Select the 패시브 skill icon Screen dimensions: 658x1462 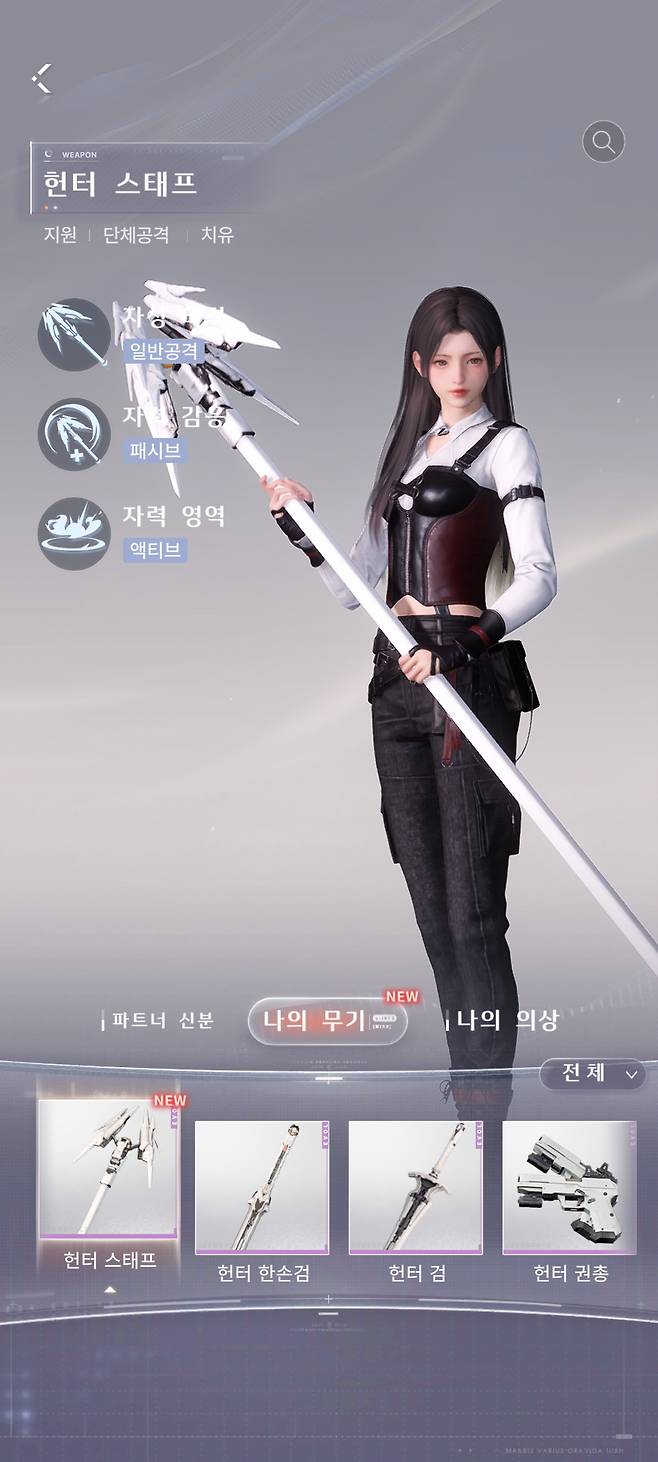coord(73,434)
